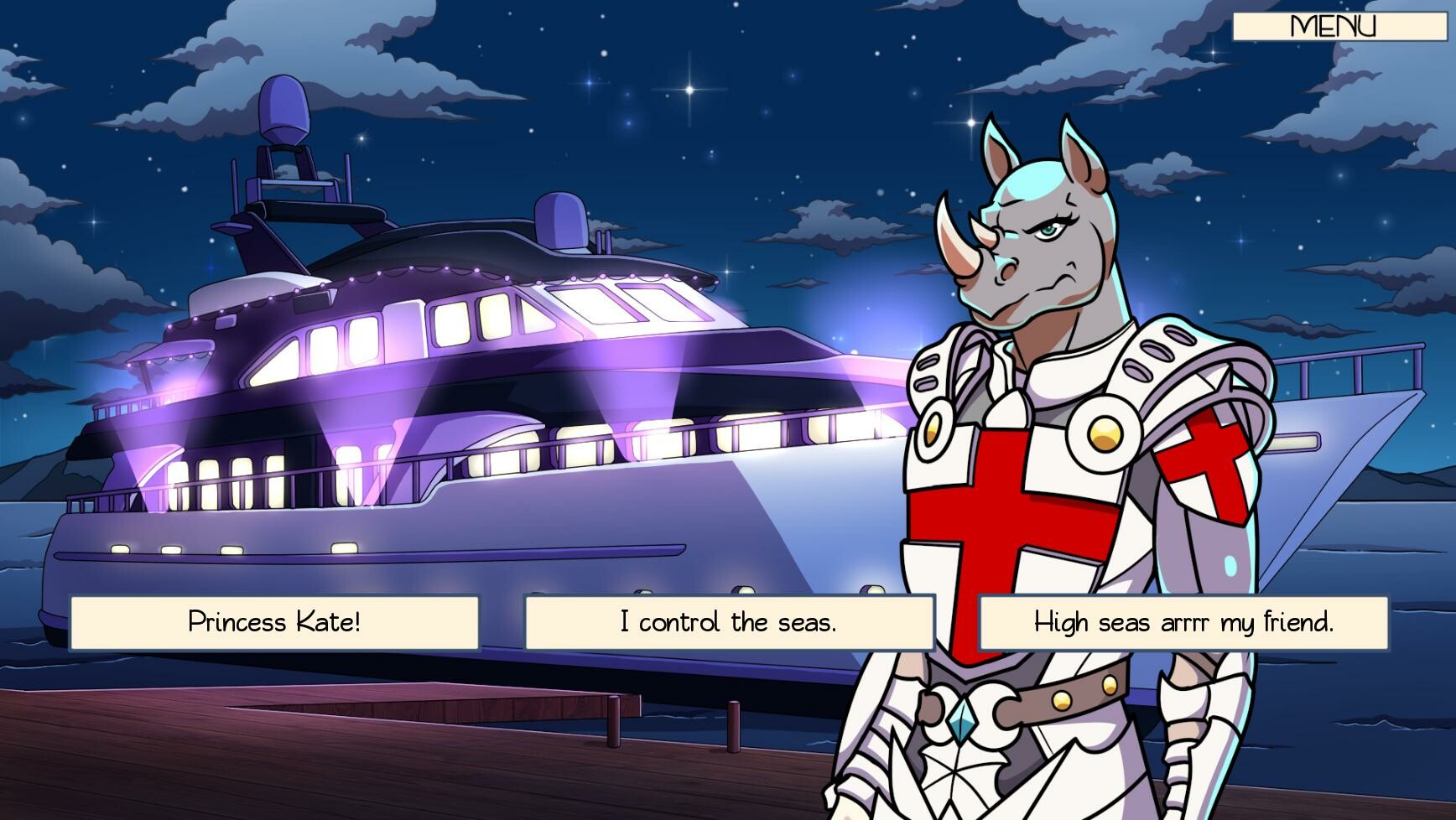Select the blue gem belt buckle
Screen dimensions: 1456x820
(x=963, y=723)
